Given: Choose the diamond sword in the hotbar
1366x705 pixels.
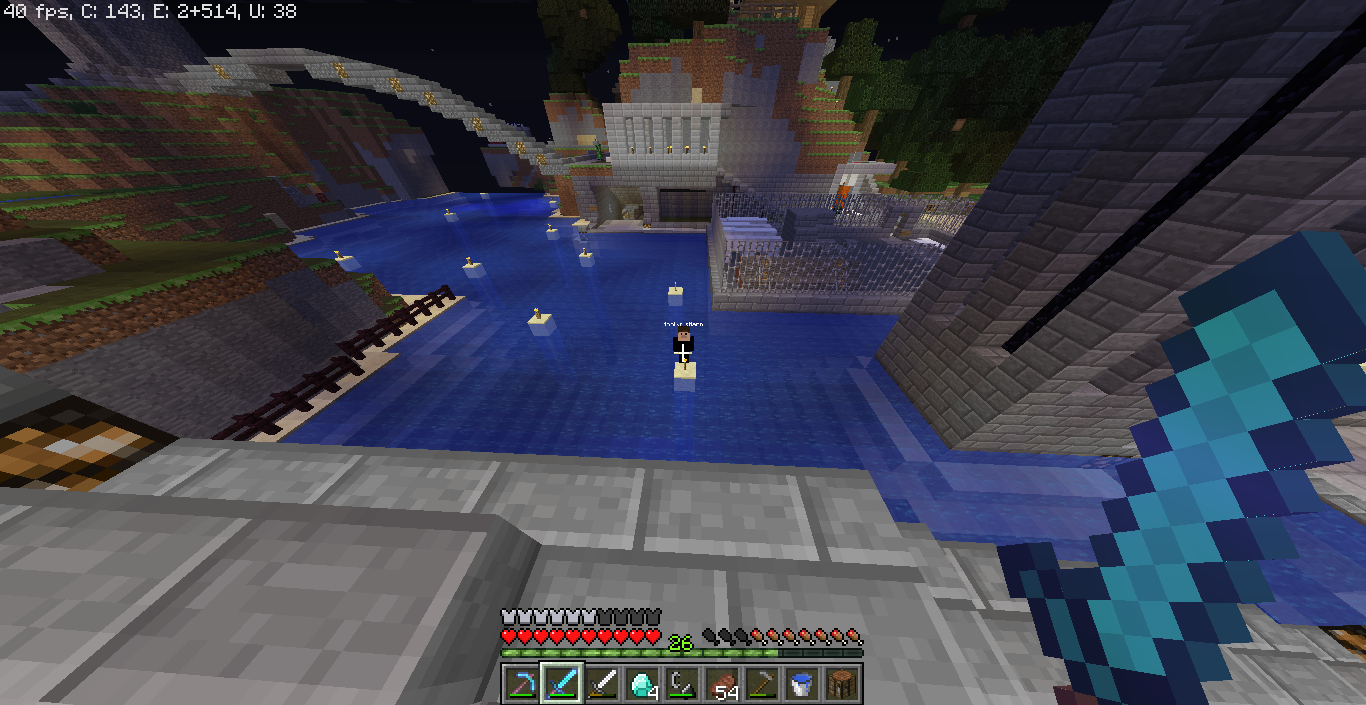Looking at the screenshot, I should tap(562, 684).
